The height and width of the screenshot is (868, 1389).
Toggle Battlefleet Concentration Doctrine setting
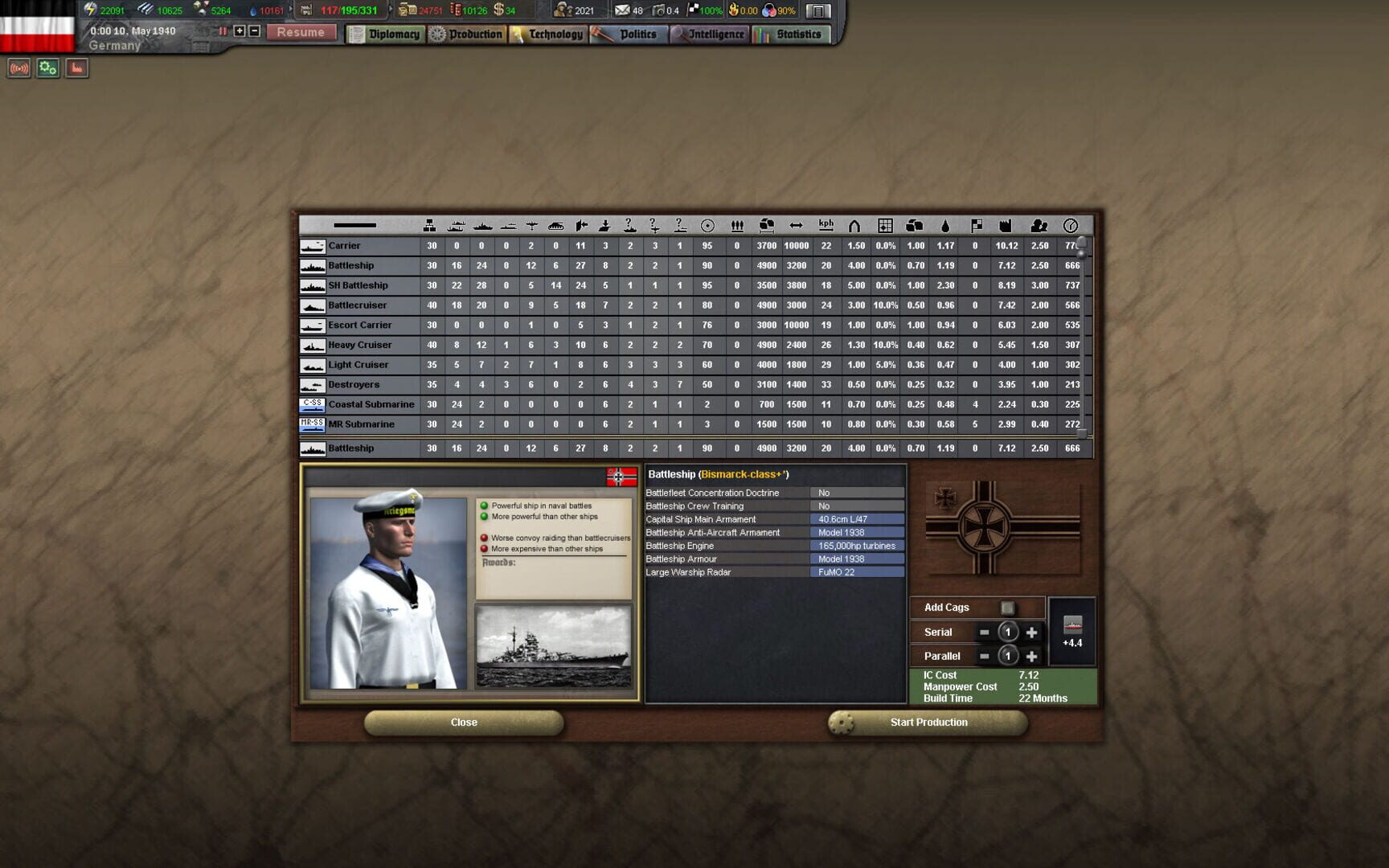click(x=858, y=492)
